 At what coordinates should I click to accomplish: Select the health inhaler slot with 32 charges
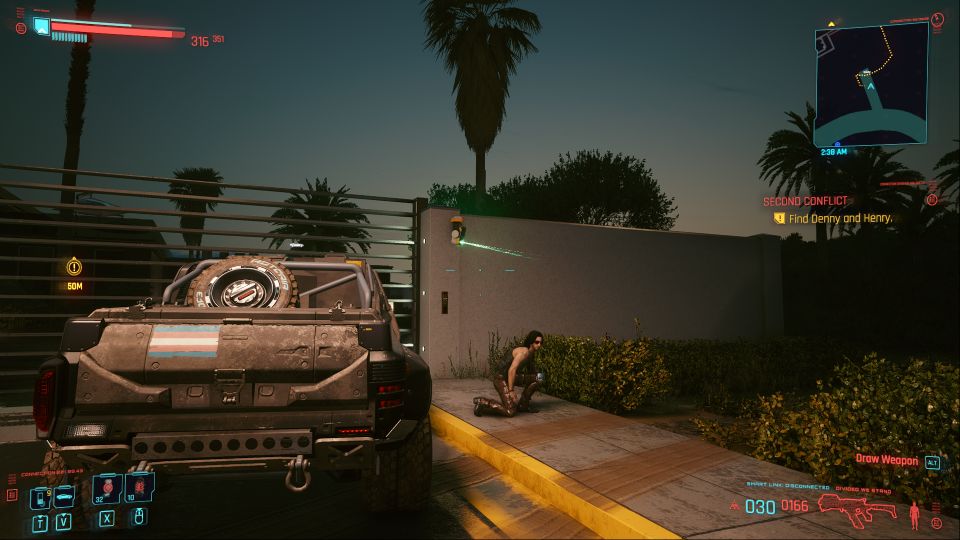pos(105,489)
